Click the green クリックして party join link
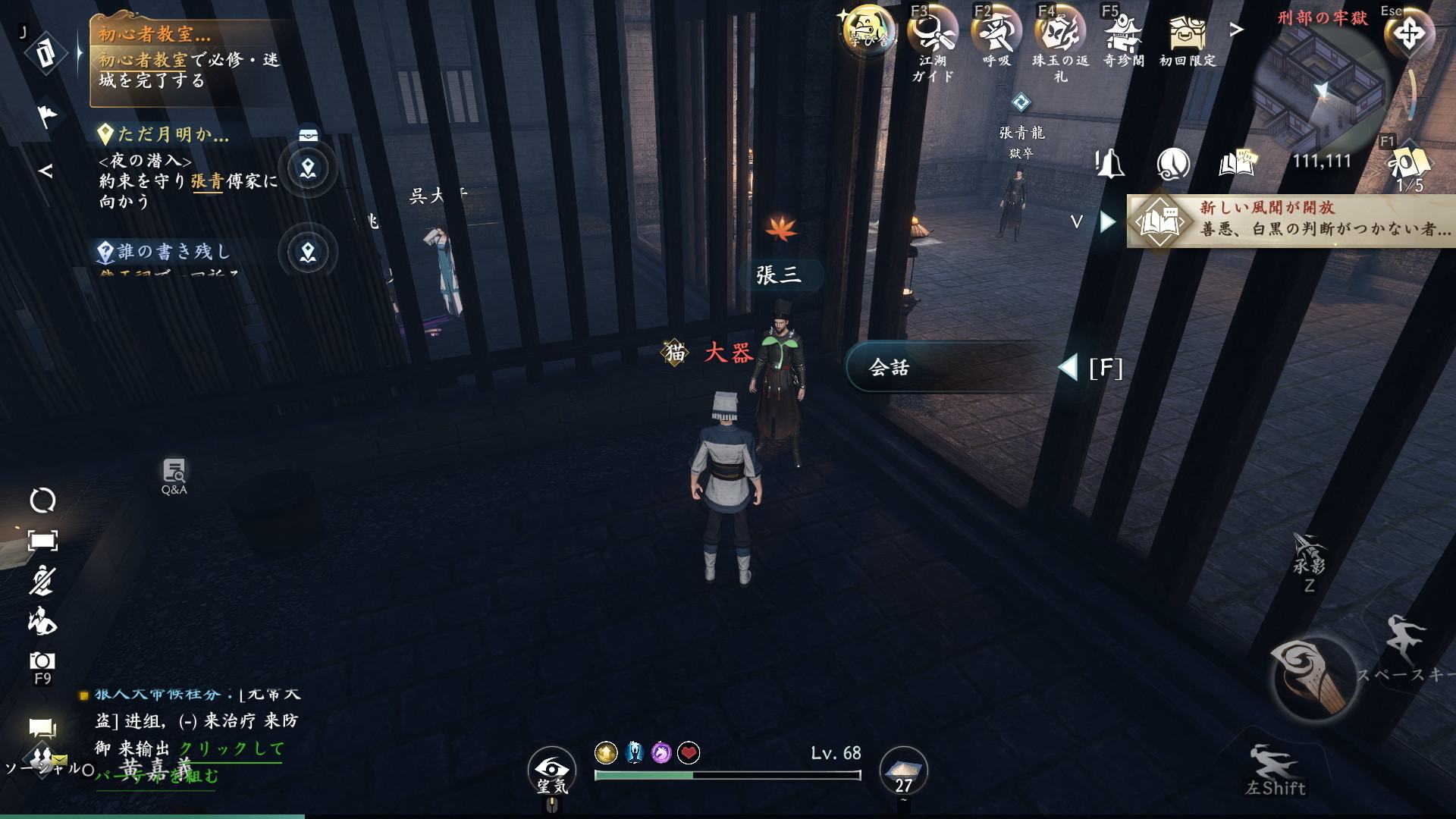The image size is (1456, 819). [231, 748]
